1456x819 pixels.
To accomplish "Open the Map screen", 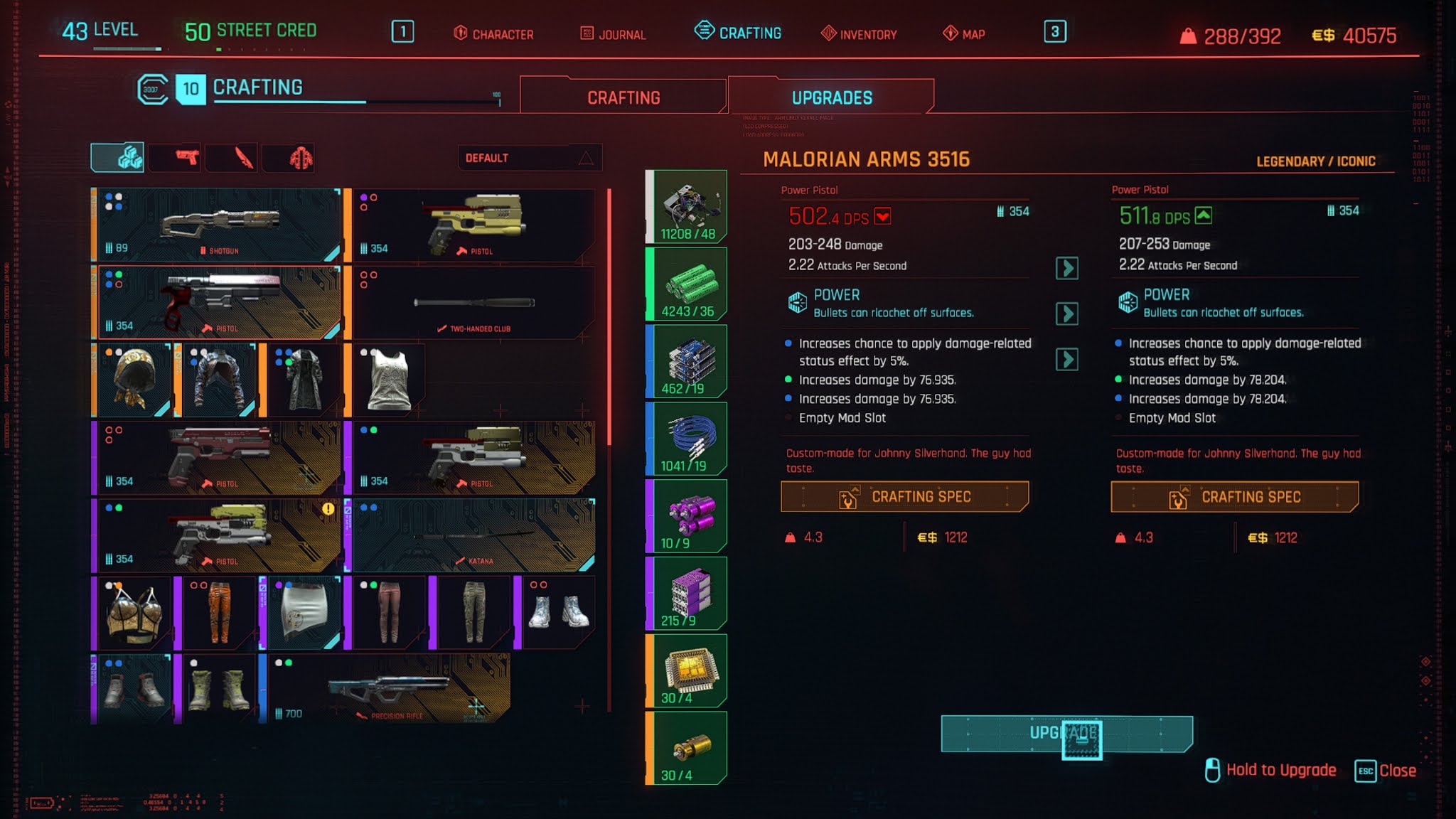I will [x=964, y=33].
